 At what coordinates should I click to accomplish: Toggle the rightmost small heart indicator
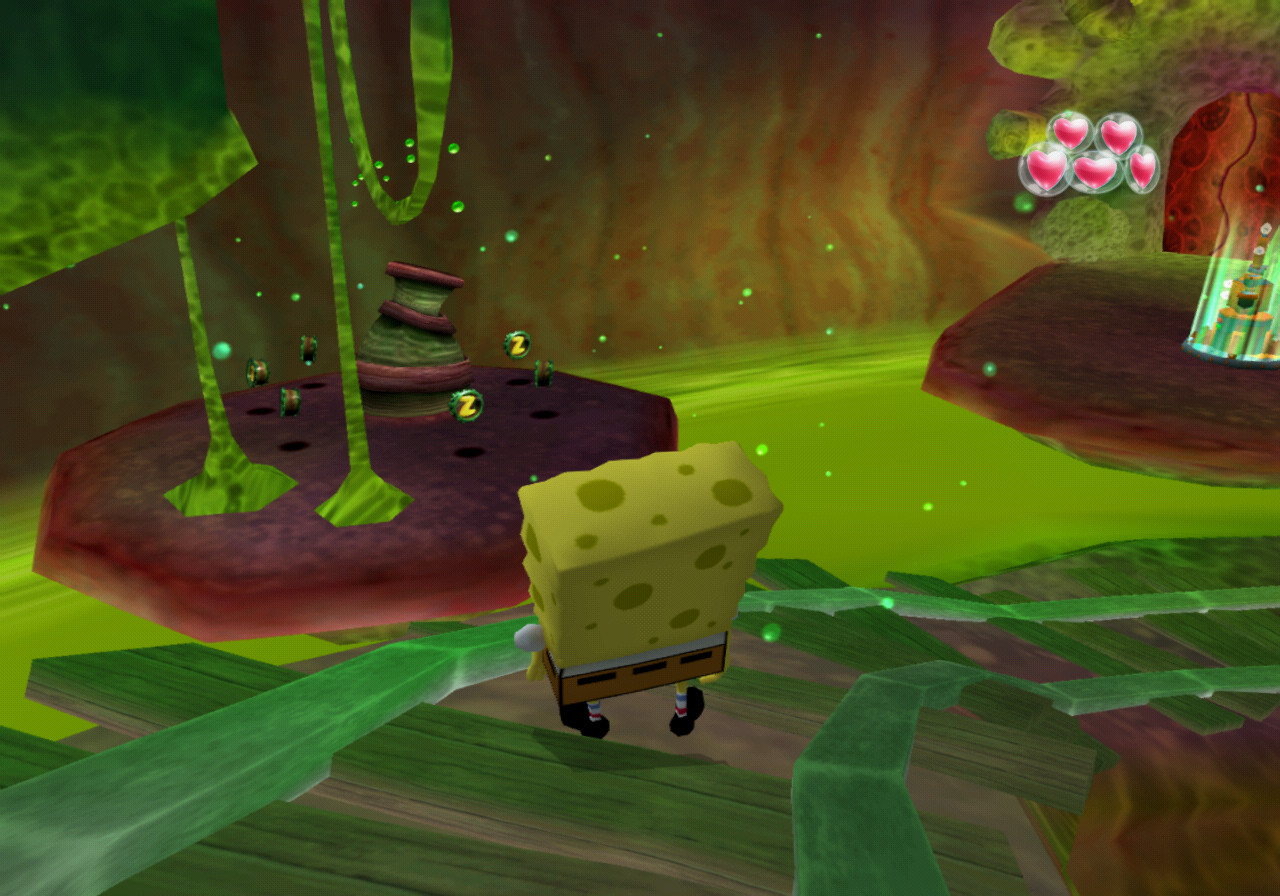(x=1145, y=168)
